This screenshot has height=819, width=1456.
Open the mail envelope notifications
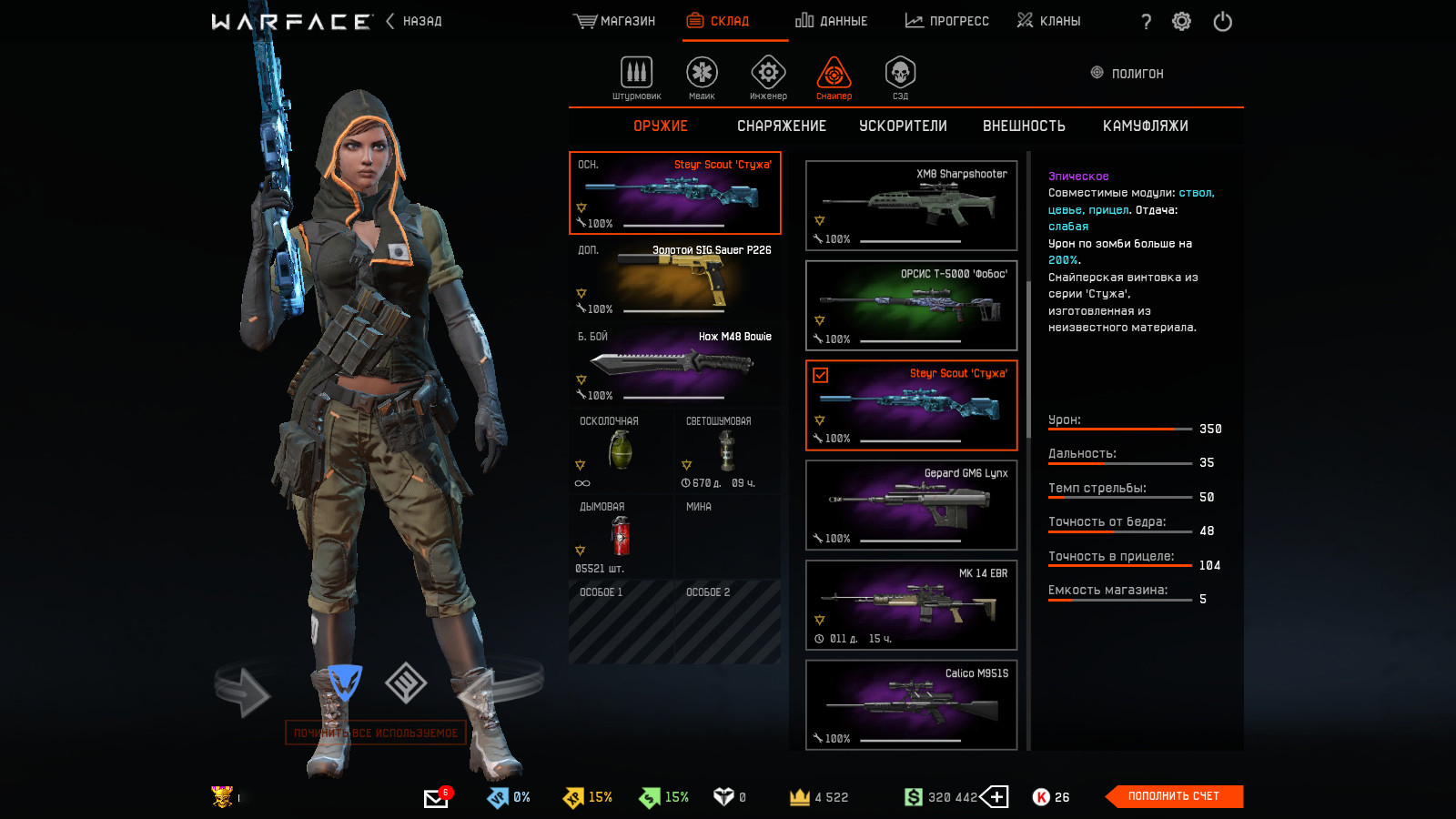click(436, 798)
